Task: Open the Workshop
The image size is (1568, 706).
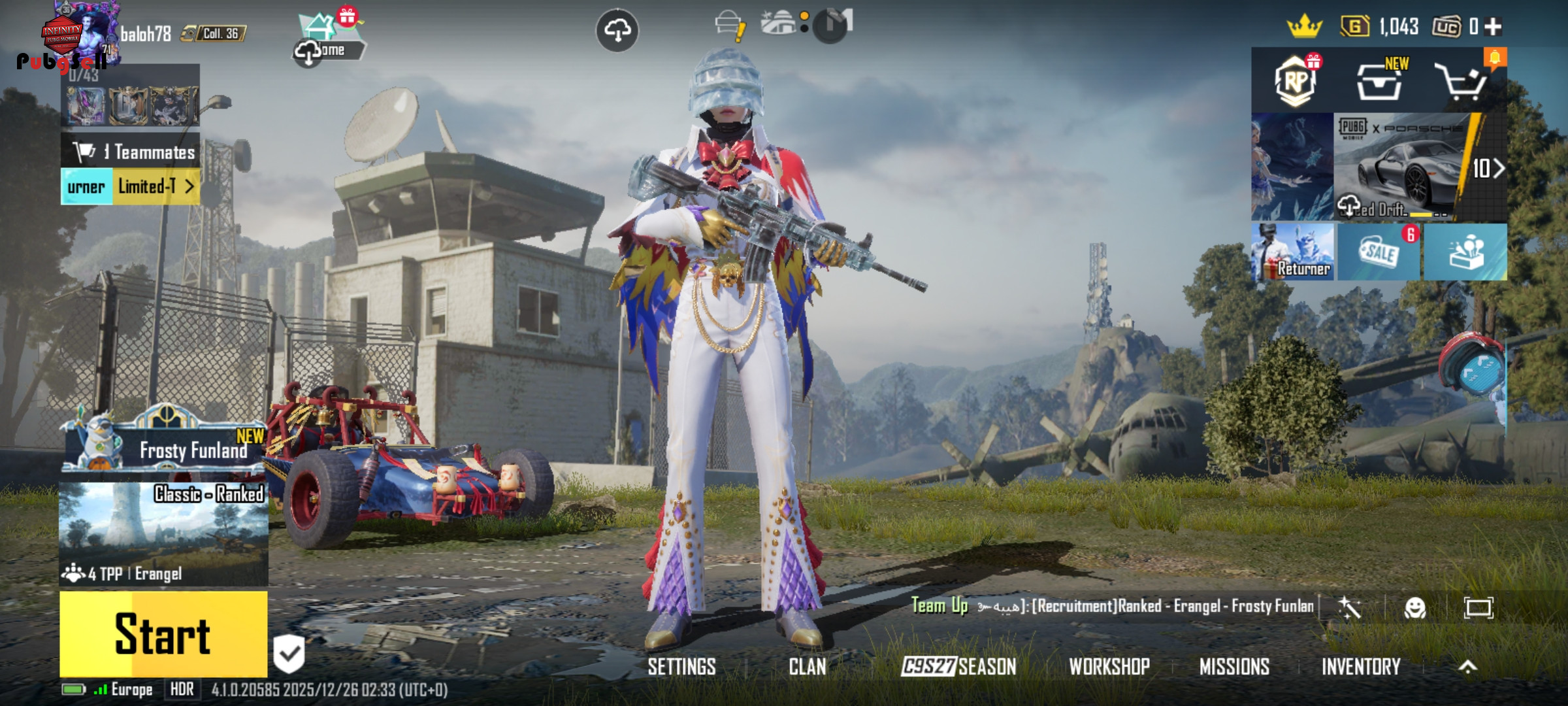Action: (x=1109, y=667)
